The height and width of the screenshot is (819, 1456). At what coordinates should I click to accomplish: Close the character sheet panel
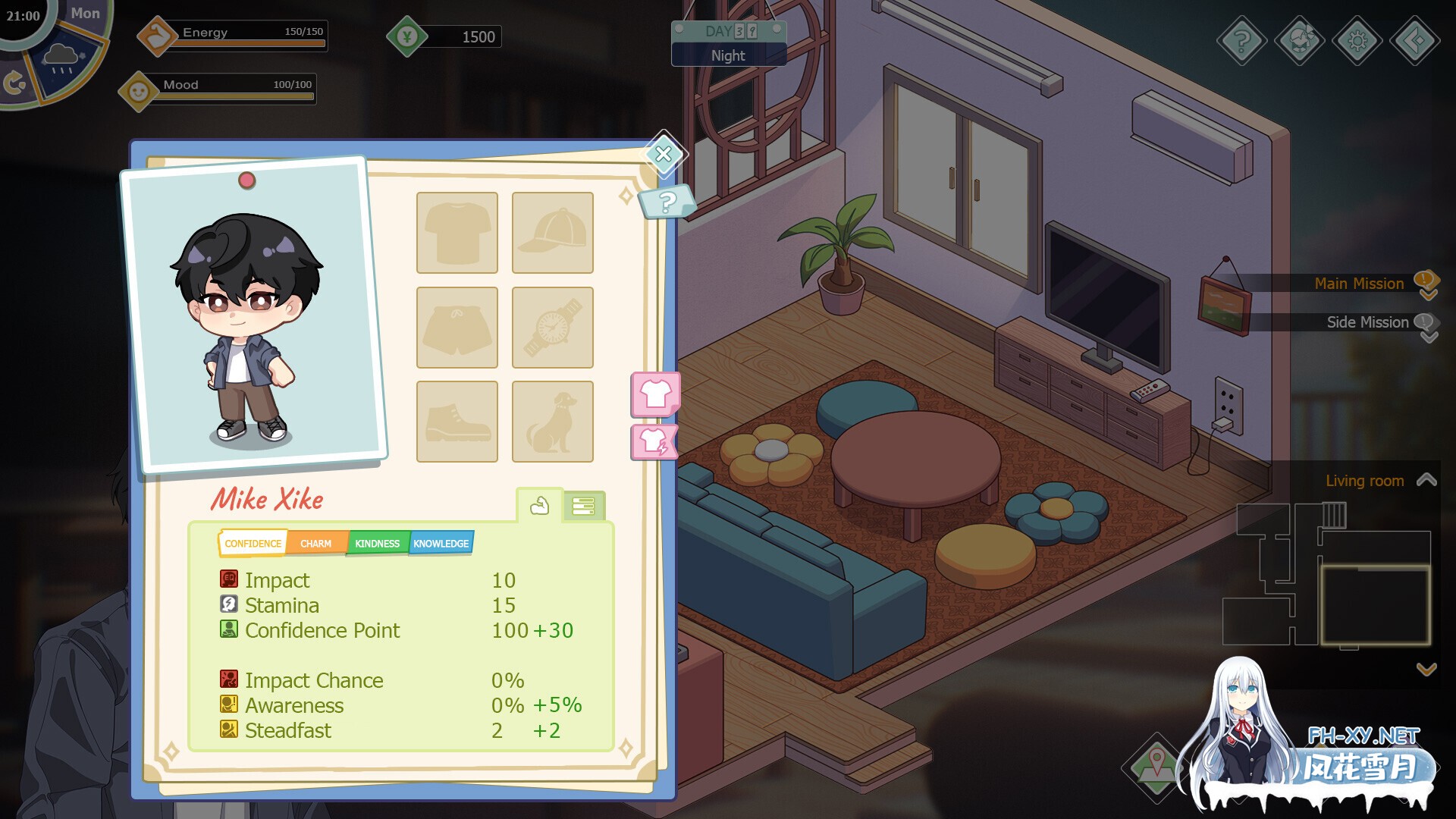point(664,154)
